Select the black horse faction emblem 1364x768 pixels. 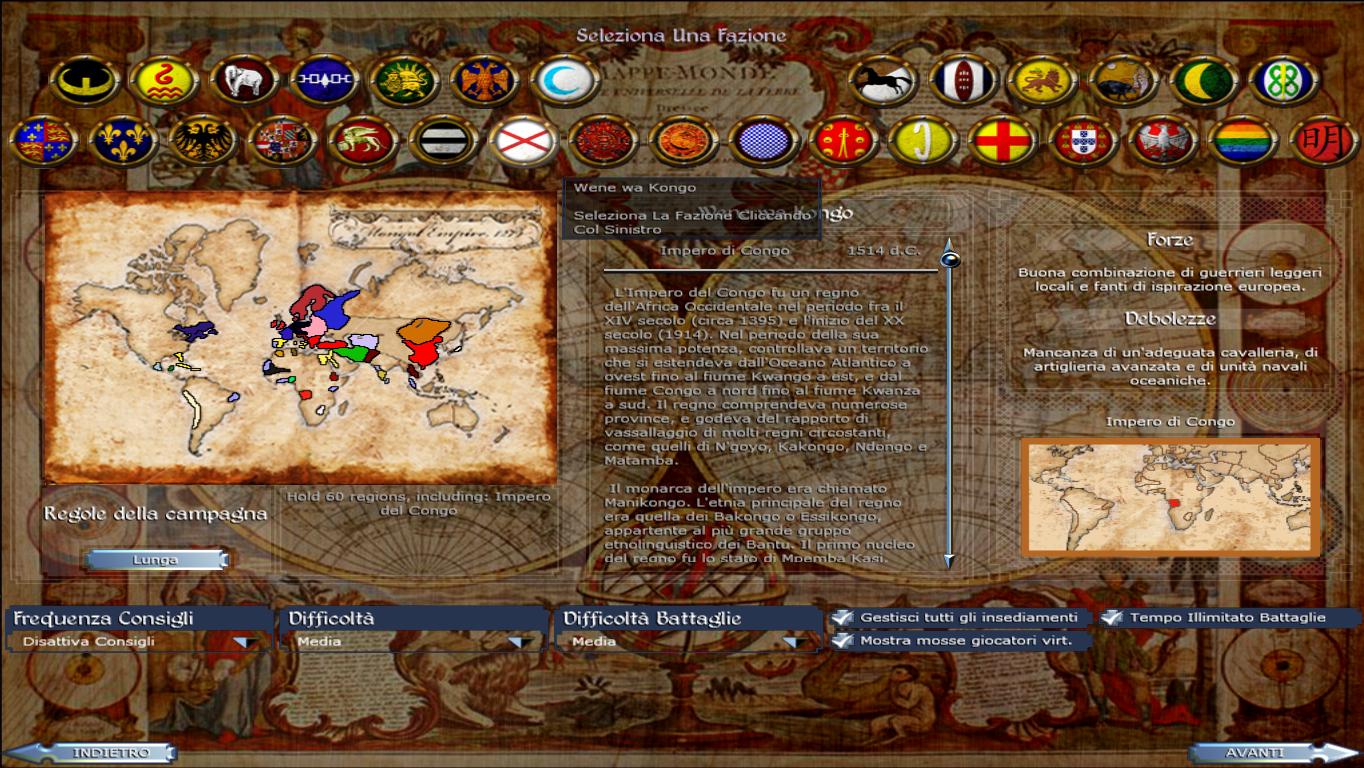(x=883, y=80)
